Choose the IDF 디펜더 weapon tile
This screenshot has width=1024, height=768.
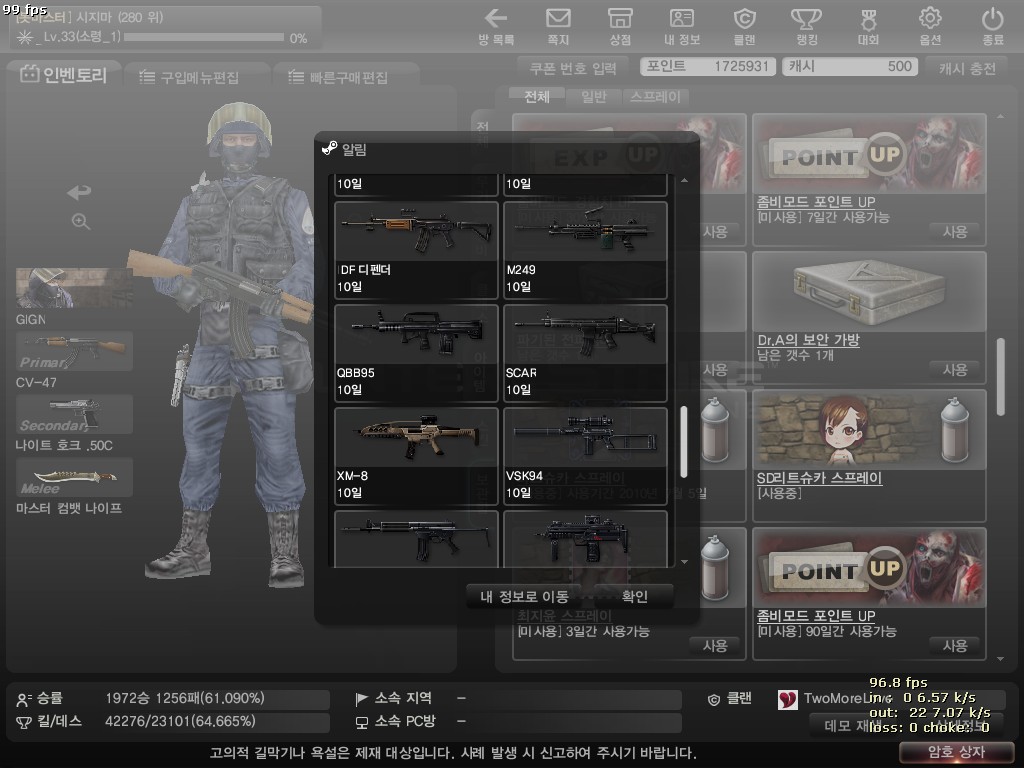[416, 250]
